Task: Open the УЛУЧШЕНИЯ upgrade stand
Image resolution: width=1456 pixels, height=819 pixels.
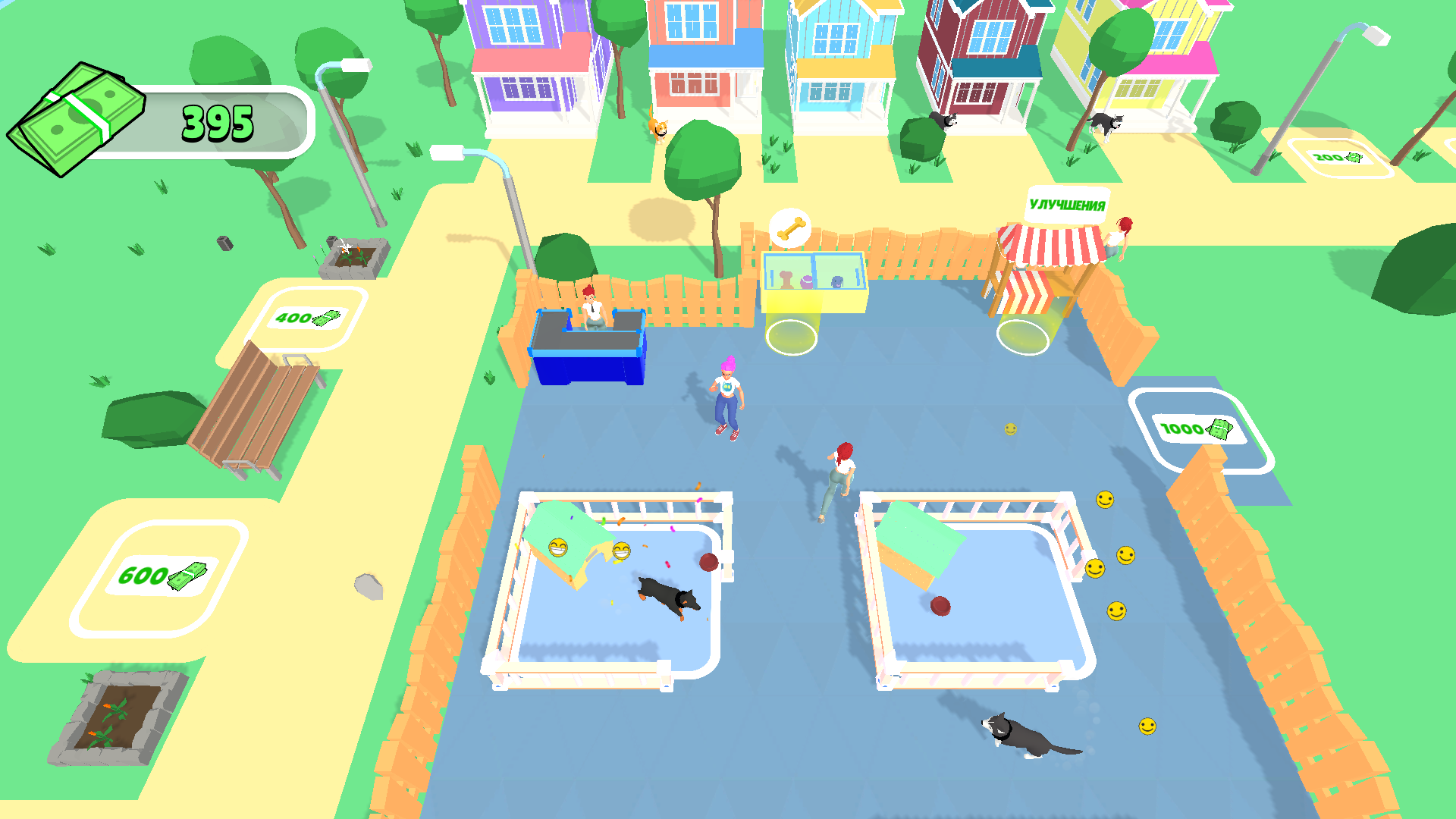Action: click(x=1067, y=203)
